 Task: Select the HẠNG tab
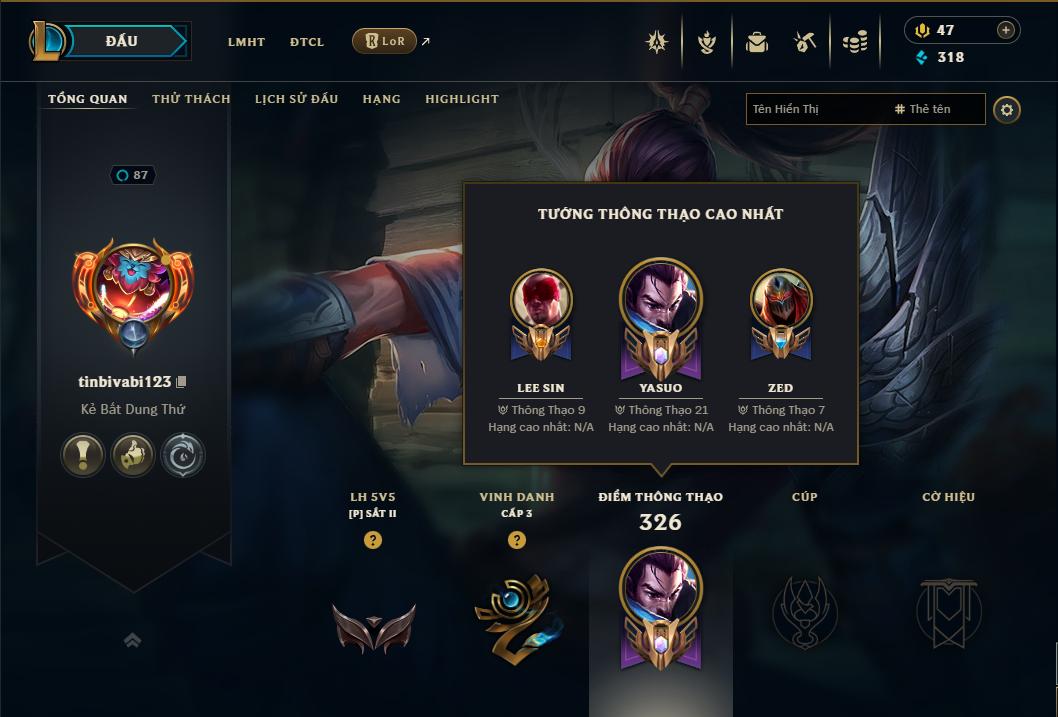click(381, 99)
